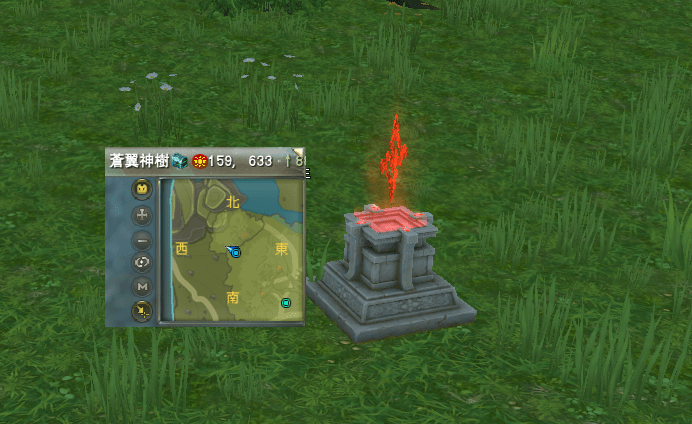This screenshot has width=692, height=424.
Task: Zoom in the minimap with plus button
Action: tap(142, 215)
